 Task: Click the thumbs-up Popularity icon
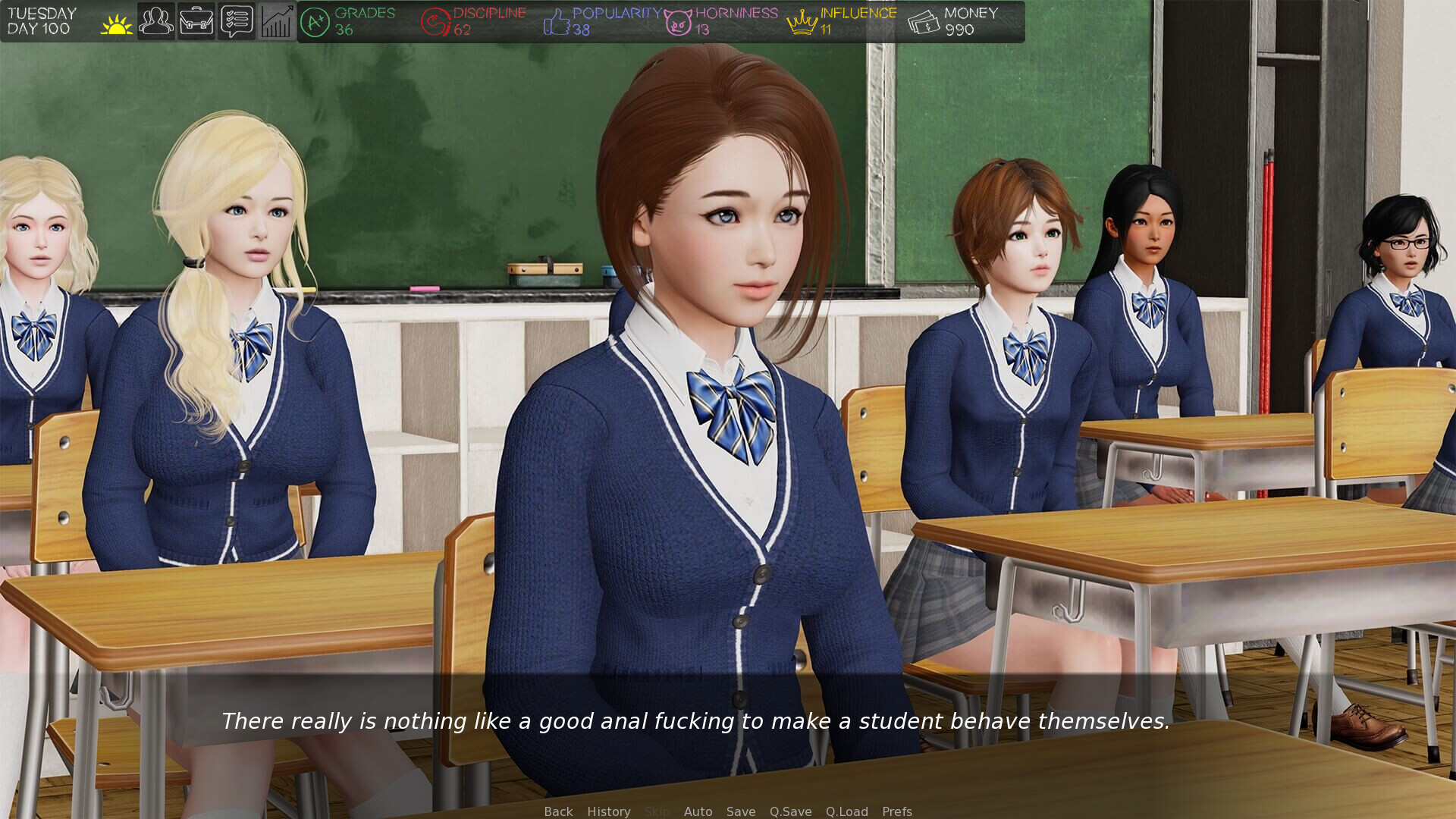(x=555, y=20)
